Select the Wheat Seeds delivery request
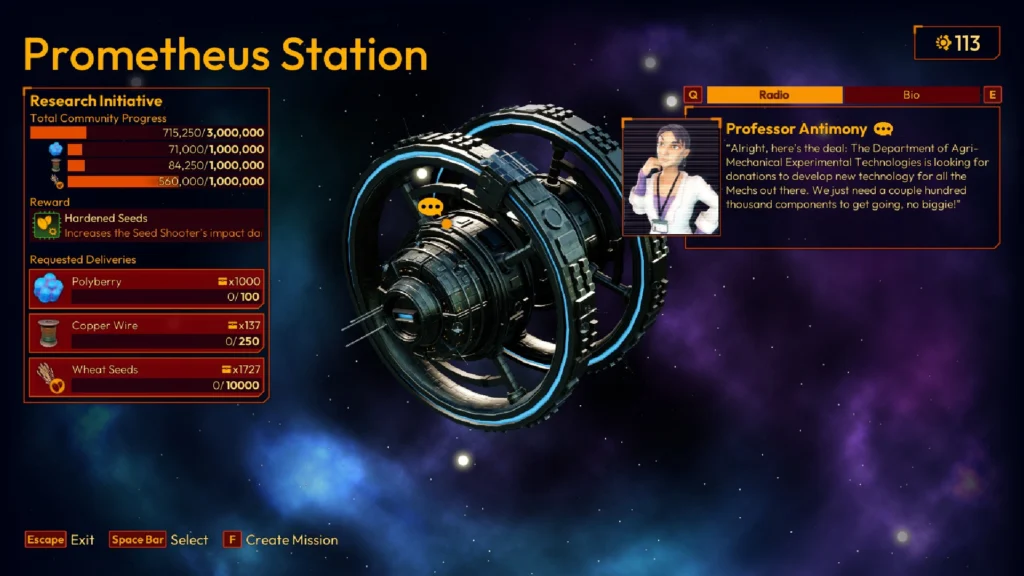 [148, 377]
